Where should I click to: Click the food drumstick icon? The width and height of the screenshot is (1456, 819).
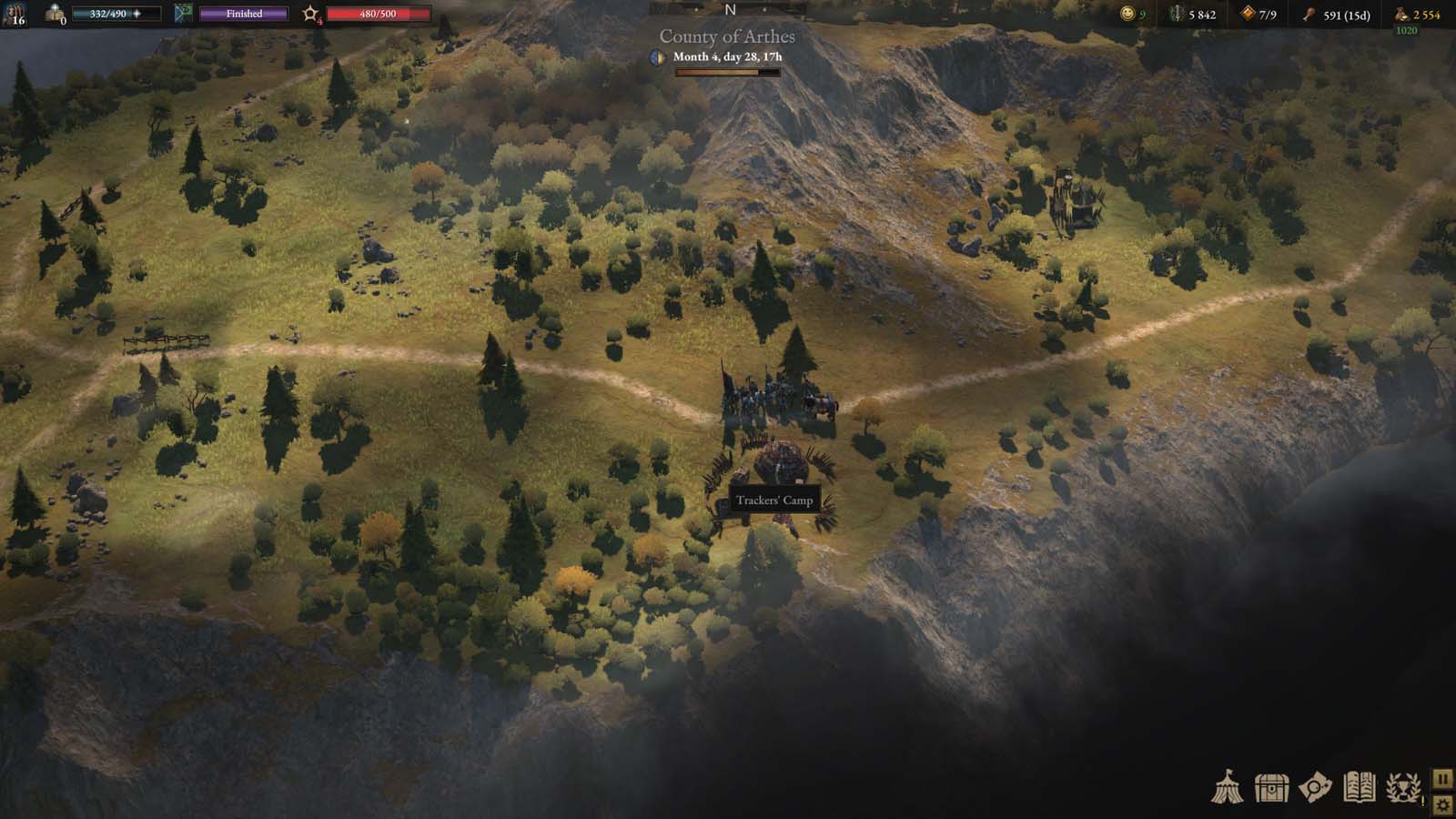coord(1310,15)
